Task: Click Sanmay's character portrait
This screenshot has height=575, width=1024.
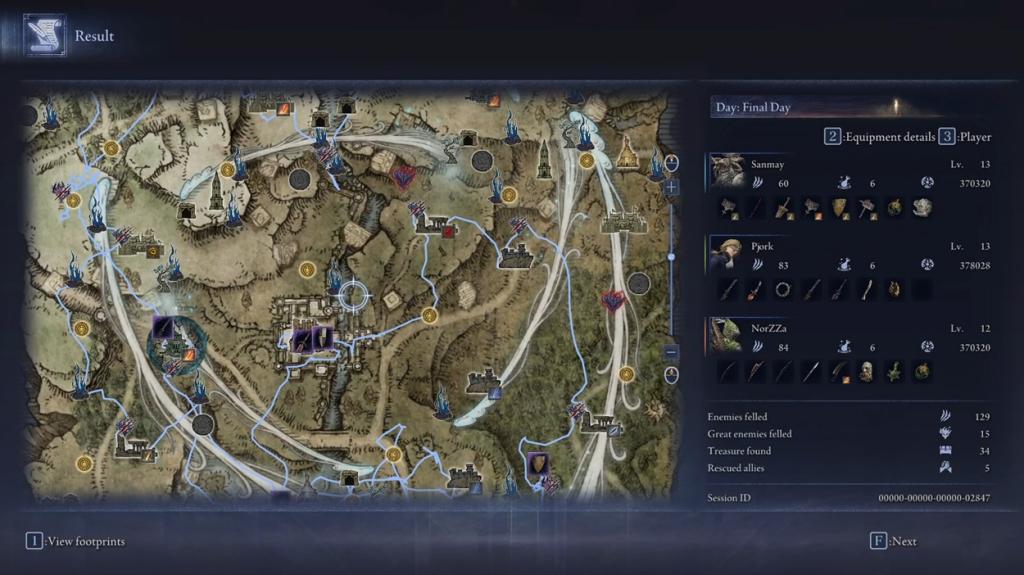Action: (x=727, y=172)
